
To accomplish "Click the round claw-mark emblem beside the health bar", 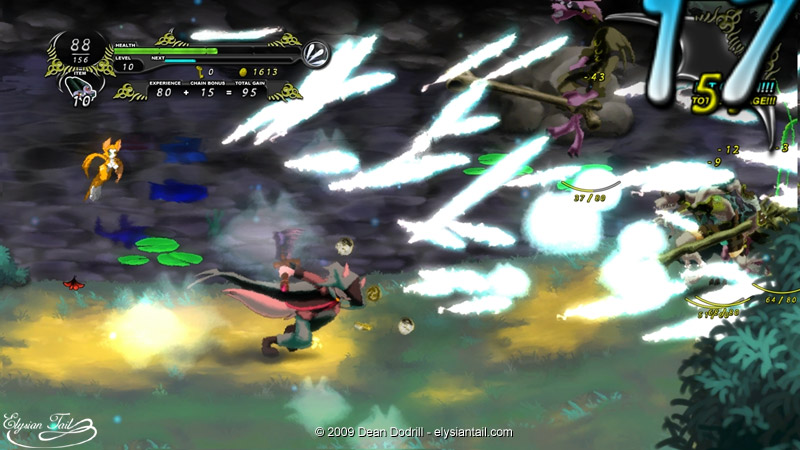I will click(x=317, y=53).
